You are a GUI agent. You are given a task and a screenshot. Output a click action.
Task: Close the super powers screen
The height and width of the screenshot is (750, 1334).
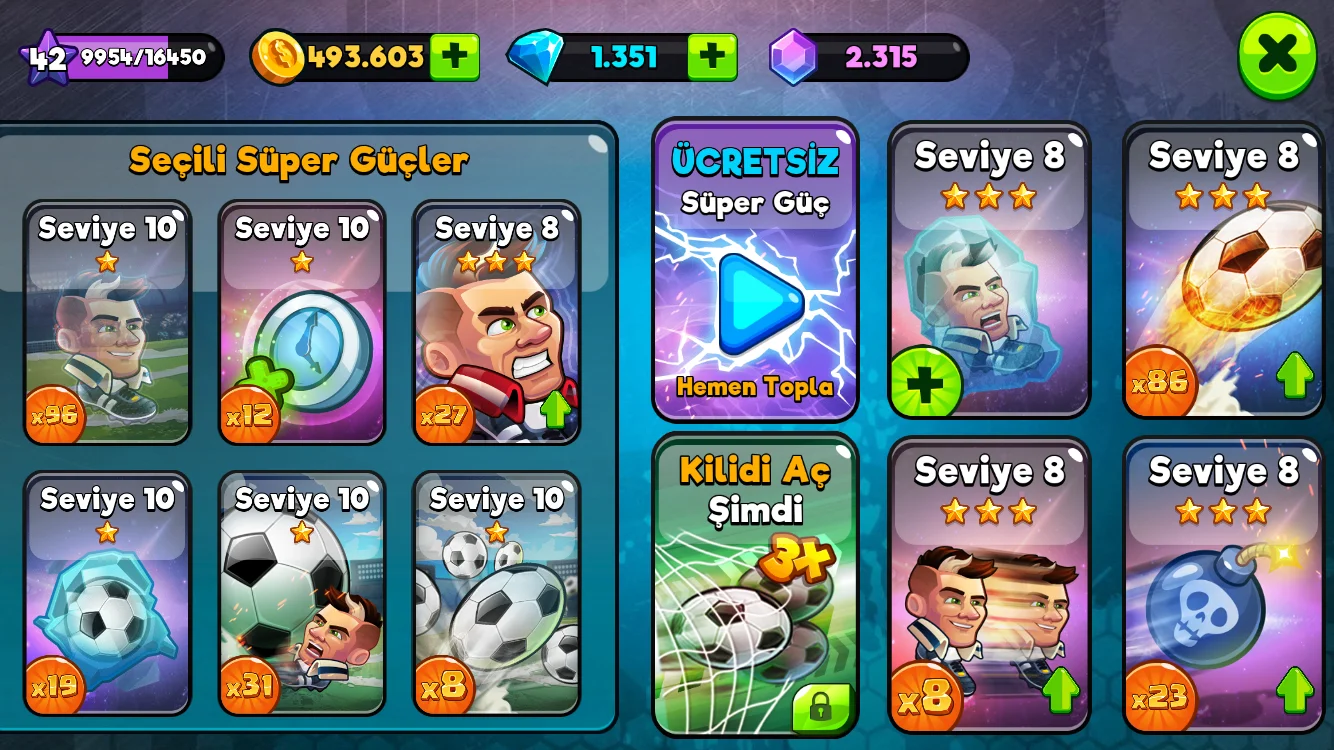(x=1277, y=55)
